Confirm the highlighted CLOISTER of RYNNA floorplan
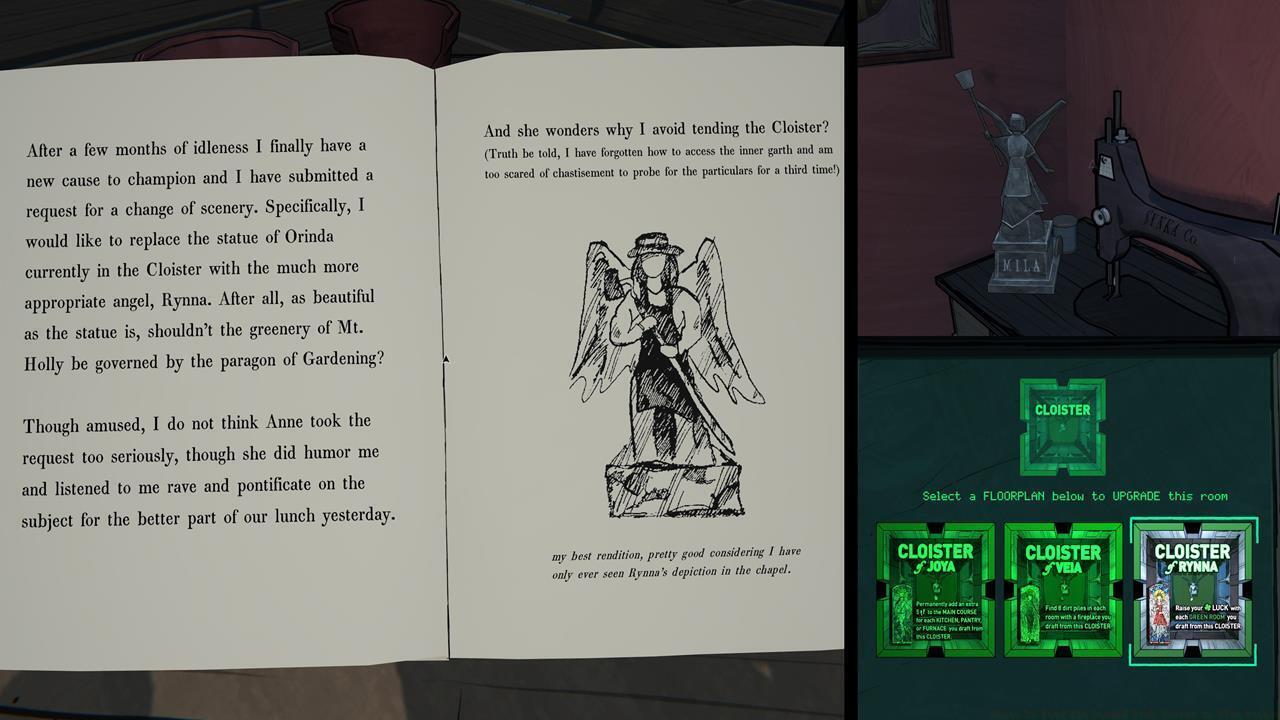1280x720 pixels. coord(1192,591)
